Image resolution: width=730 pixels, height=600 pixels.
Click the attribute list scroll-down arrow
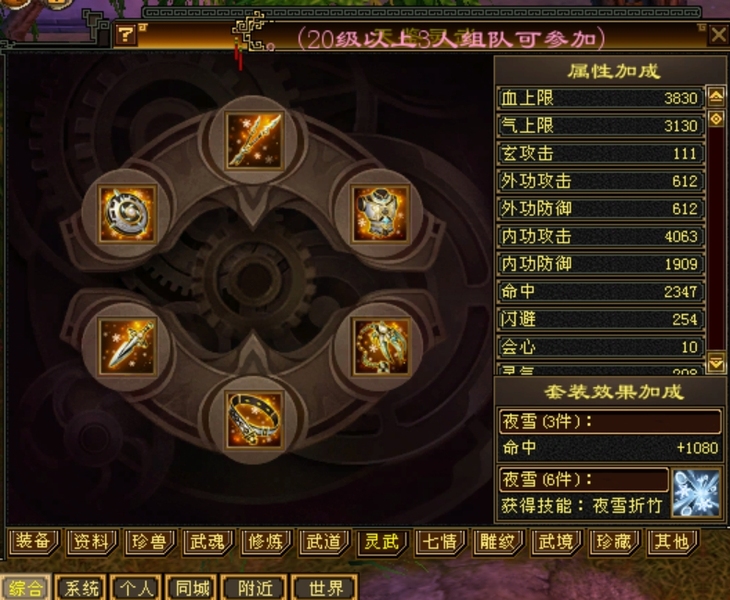[x=716, y=362]
